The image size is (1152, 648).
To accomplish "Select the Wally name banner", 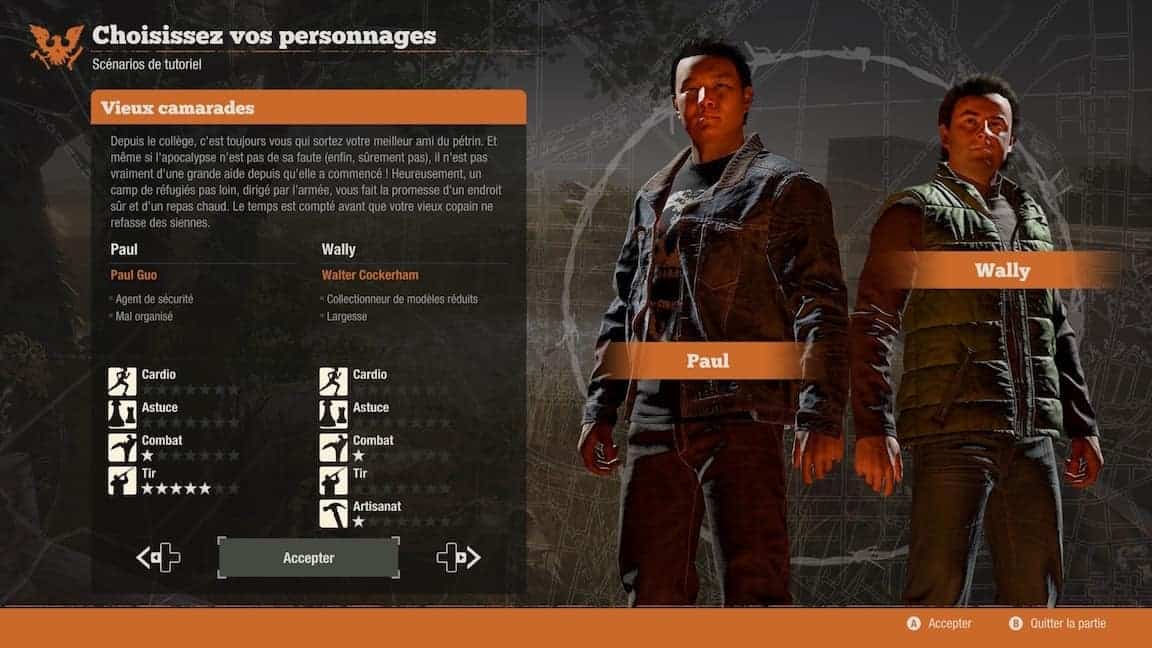I will (1002, 270).
